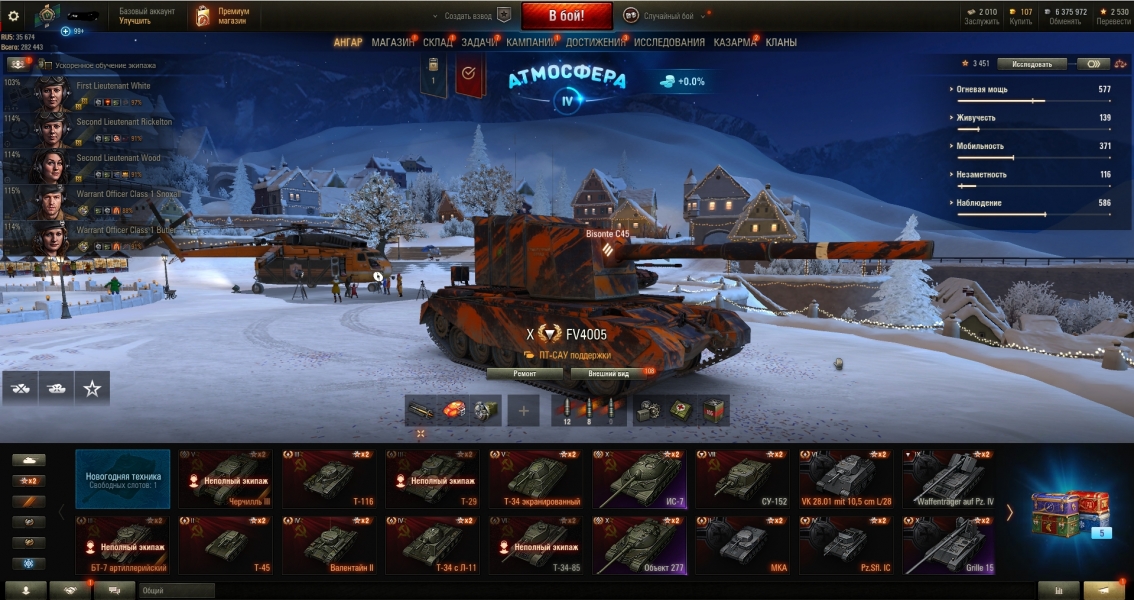
Task: Click the Ремонт button
Action: tap(525, 374)
